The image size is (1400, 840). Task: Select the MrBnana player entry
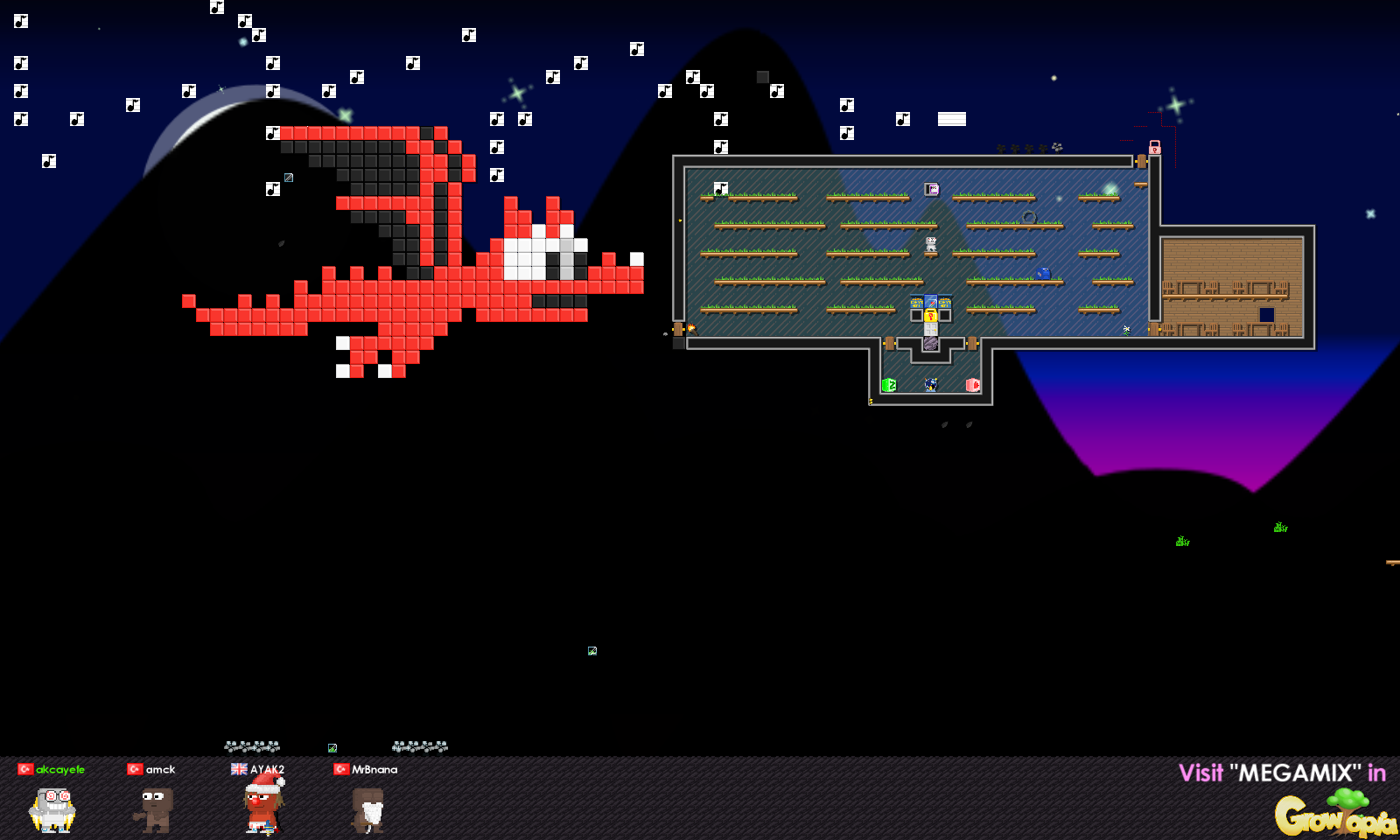pyautogui.click(x=367, y=807)
